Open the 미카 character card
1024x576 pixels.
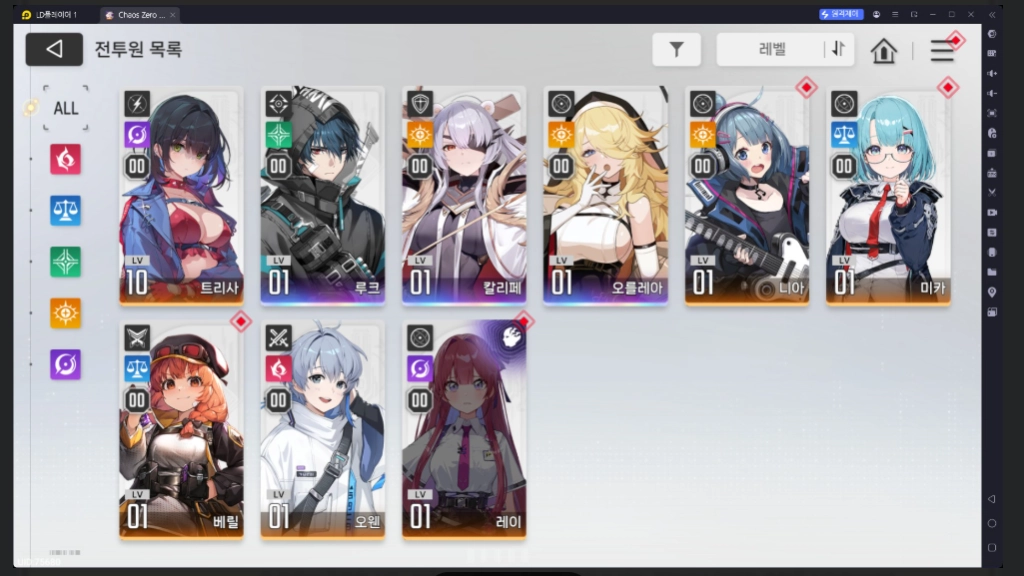click(888, 197)
